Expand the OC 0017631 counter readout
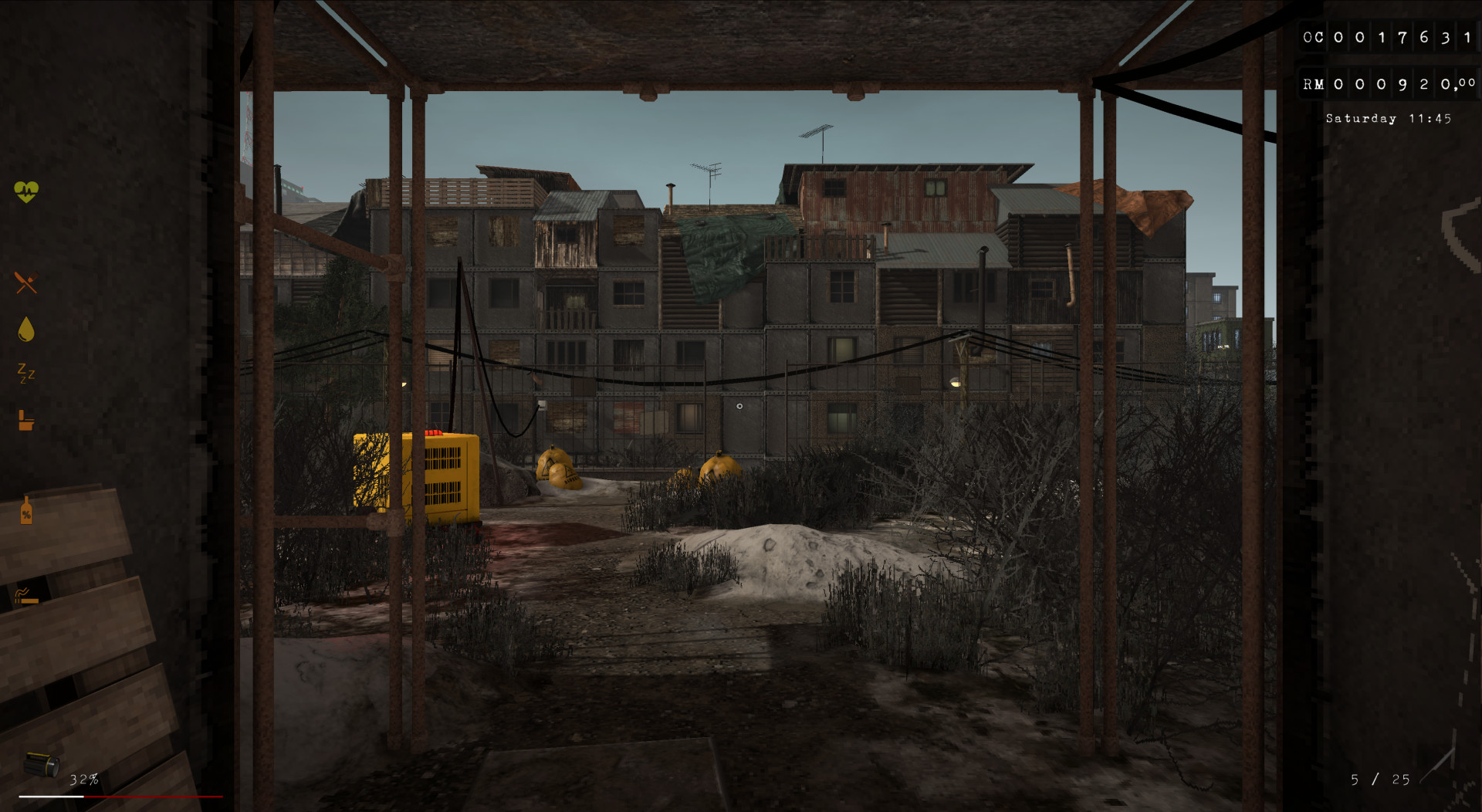The height and width of the screenshot is (812, 1482). (1388, 36)
